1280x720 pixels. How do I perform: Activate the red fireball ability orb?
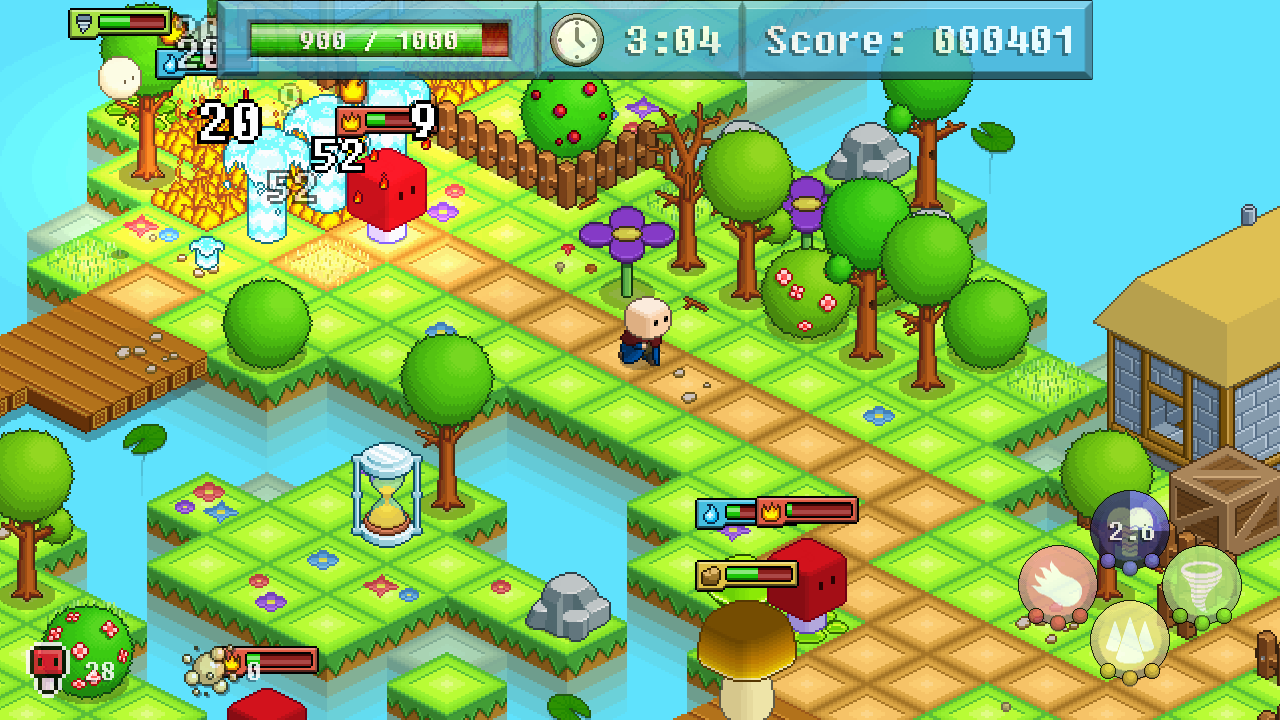point(1057,585)
